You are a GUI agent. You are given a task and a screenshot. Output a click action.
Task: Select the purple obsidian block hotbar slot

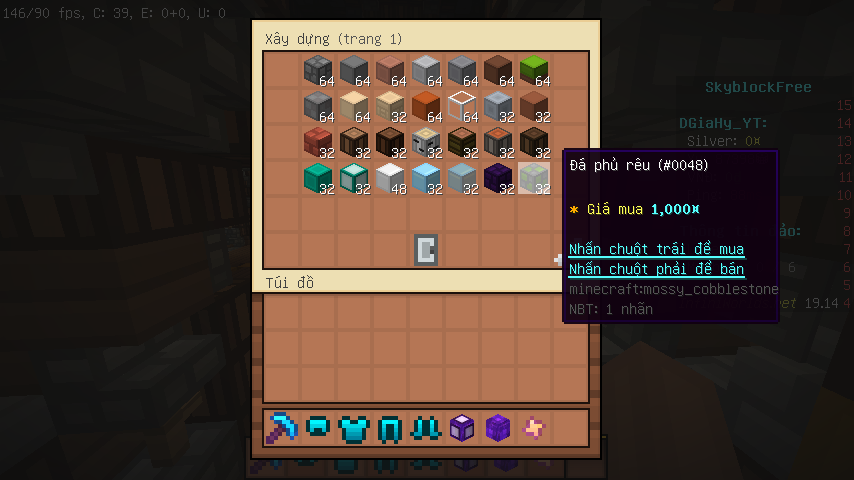click(x=498, y=428)
